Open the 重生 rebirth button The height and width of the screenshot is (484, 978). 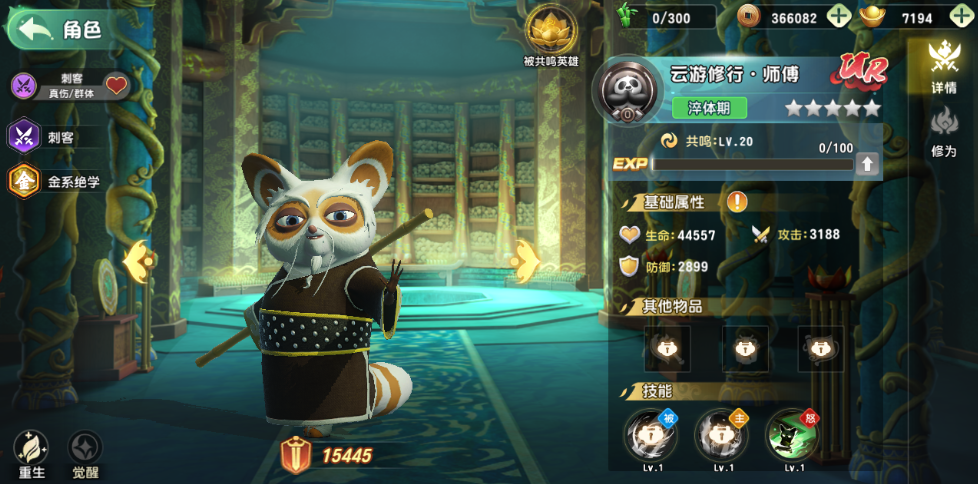click(x=31, y=455)
